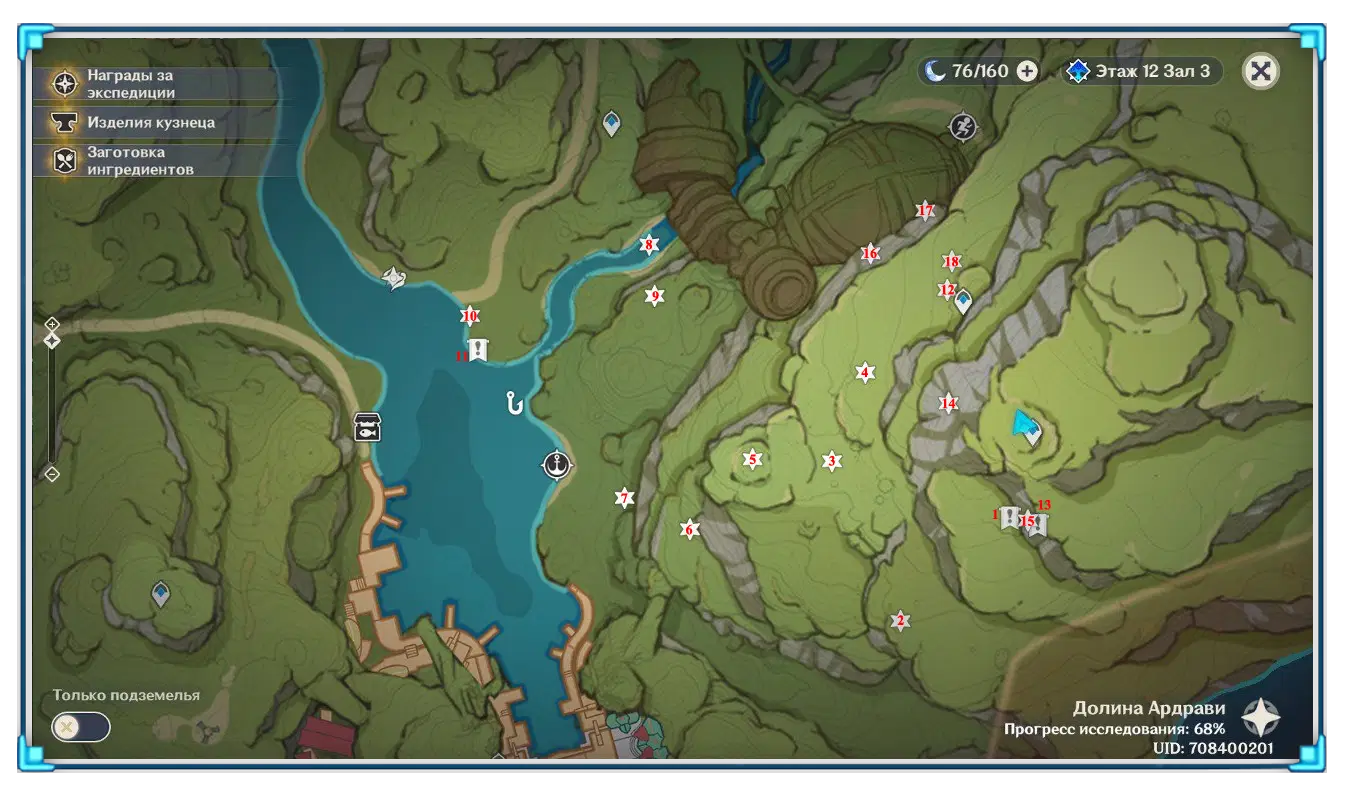Image resolution: width=1345 pixels, height=797 pixels.
Task: Open the map pin star button
Action: (x=1261, y=718)
